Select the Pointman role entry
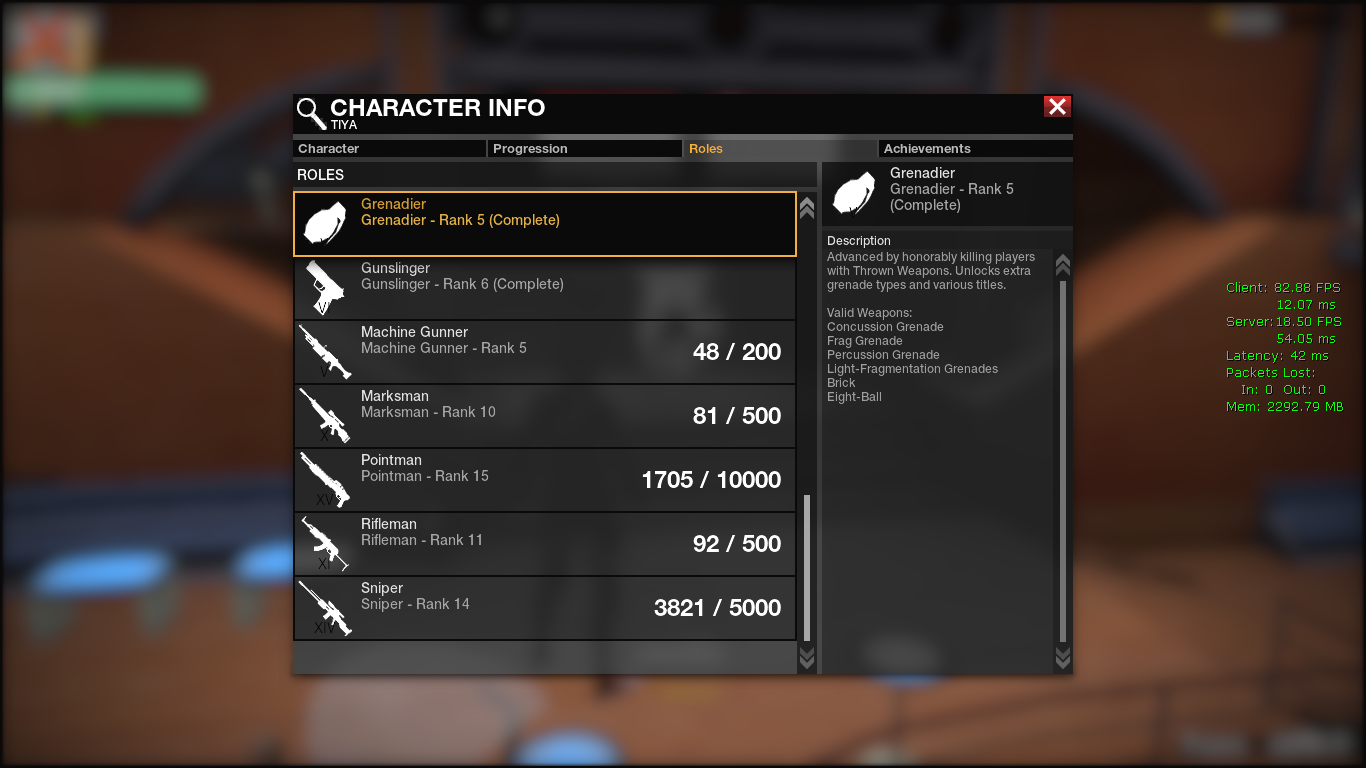Image resolution: width=1366 pixels, height=768 pixels. [545, 480]
